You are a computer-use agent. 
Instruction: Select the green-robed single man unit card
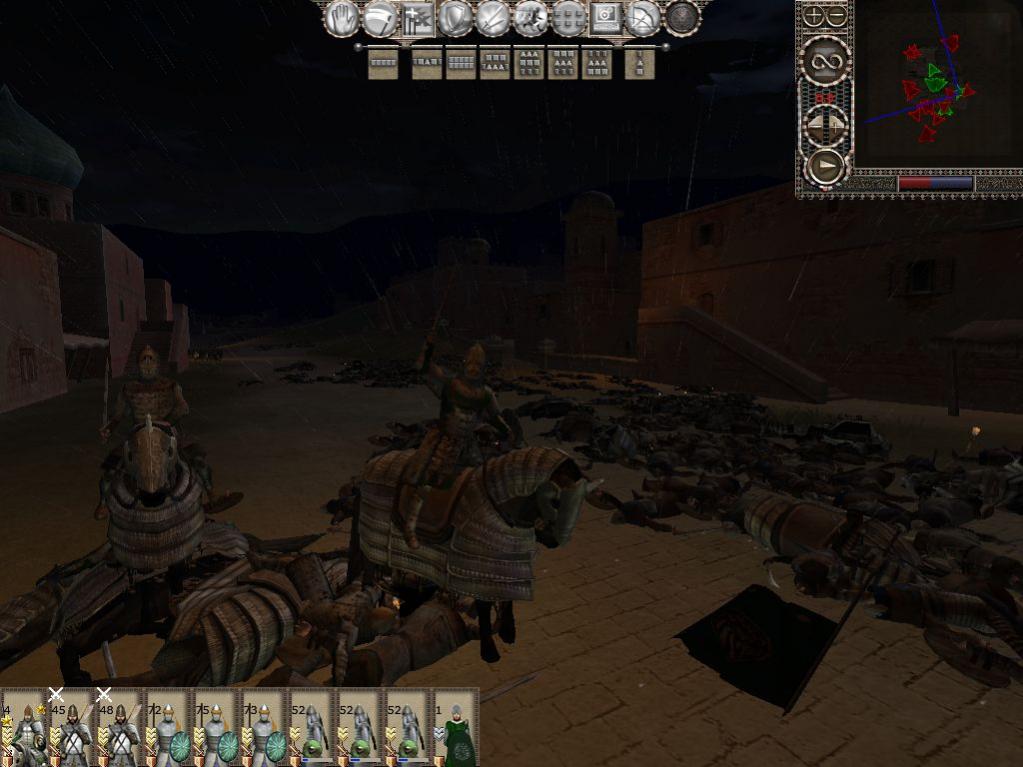pyautogui.click(x=456, y=728)
